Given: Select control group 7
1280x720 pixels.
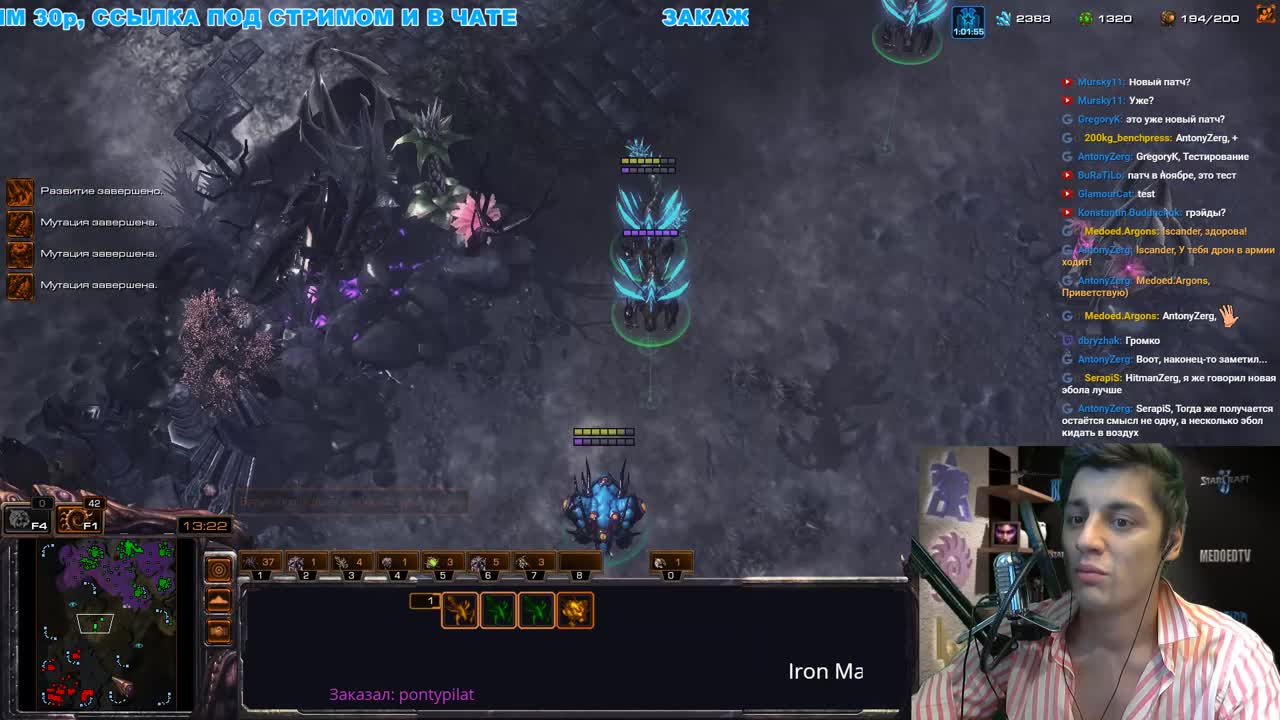Looking at the screenshot, I should coord(533,564).
